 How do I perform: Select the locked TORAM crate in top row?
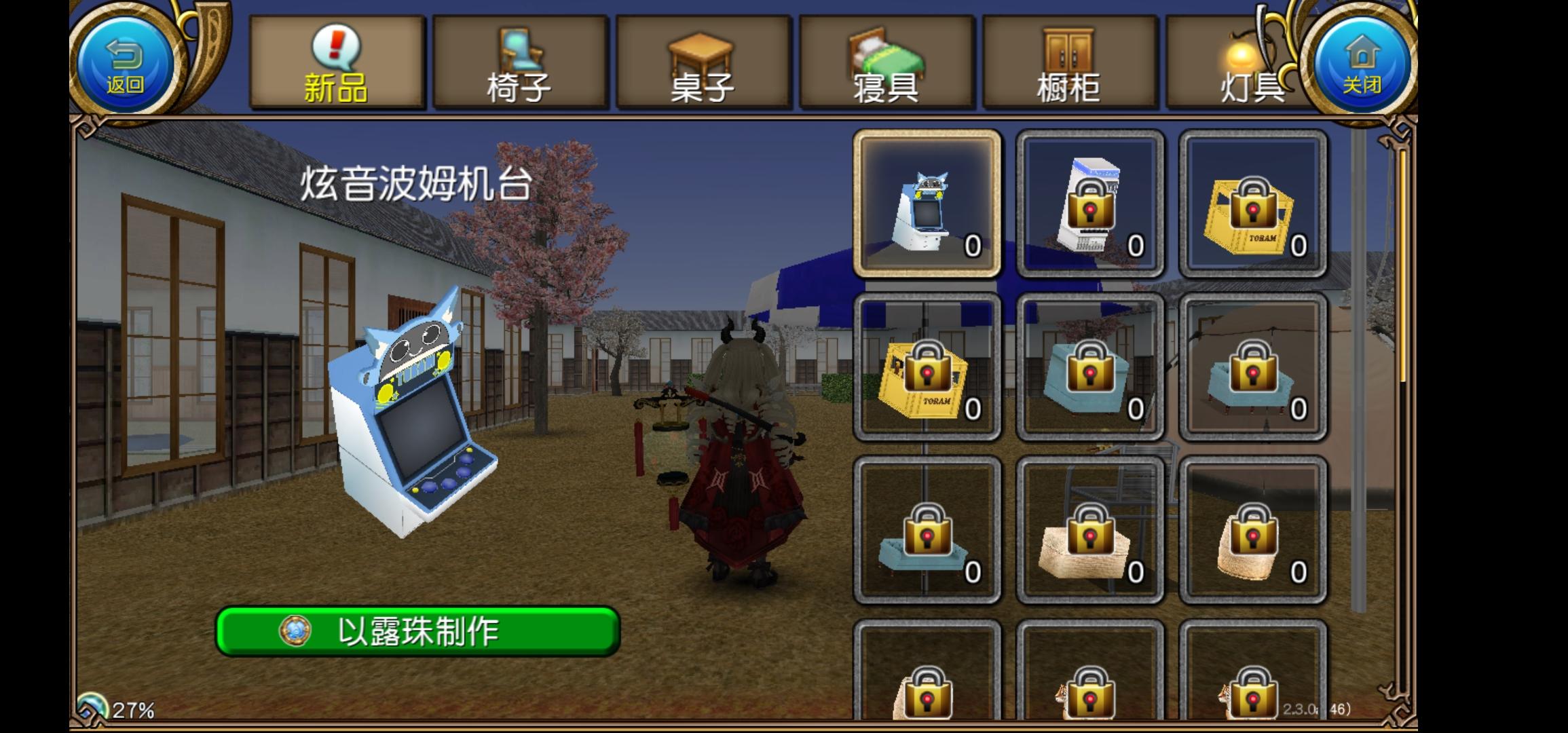pos(1252,204)
